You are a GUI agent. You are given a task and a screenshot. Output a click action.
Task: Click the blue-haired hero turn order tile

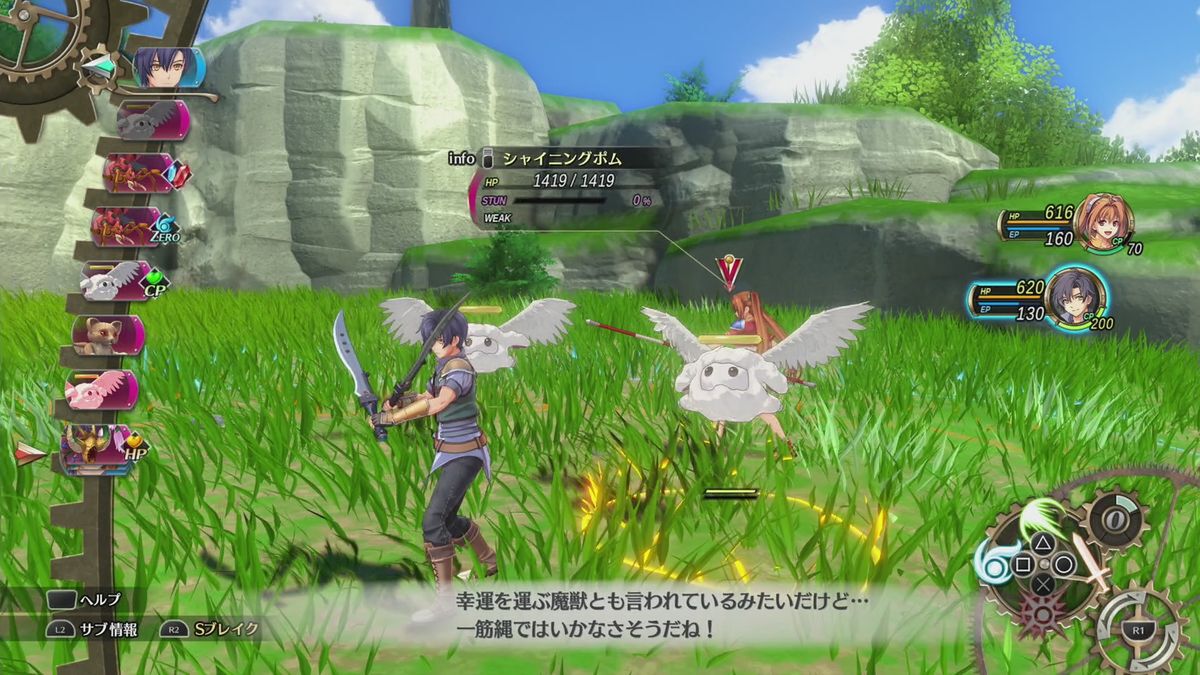coord(168,68)
